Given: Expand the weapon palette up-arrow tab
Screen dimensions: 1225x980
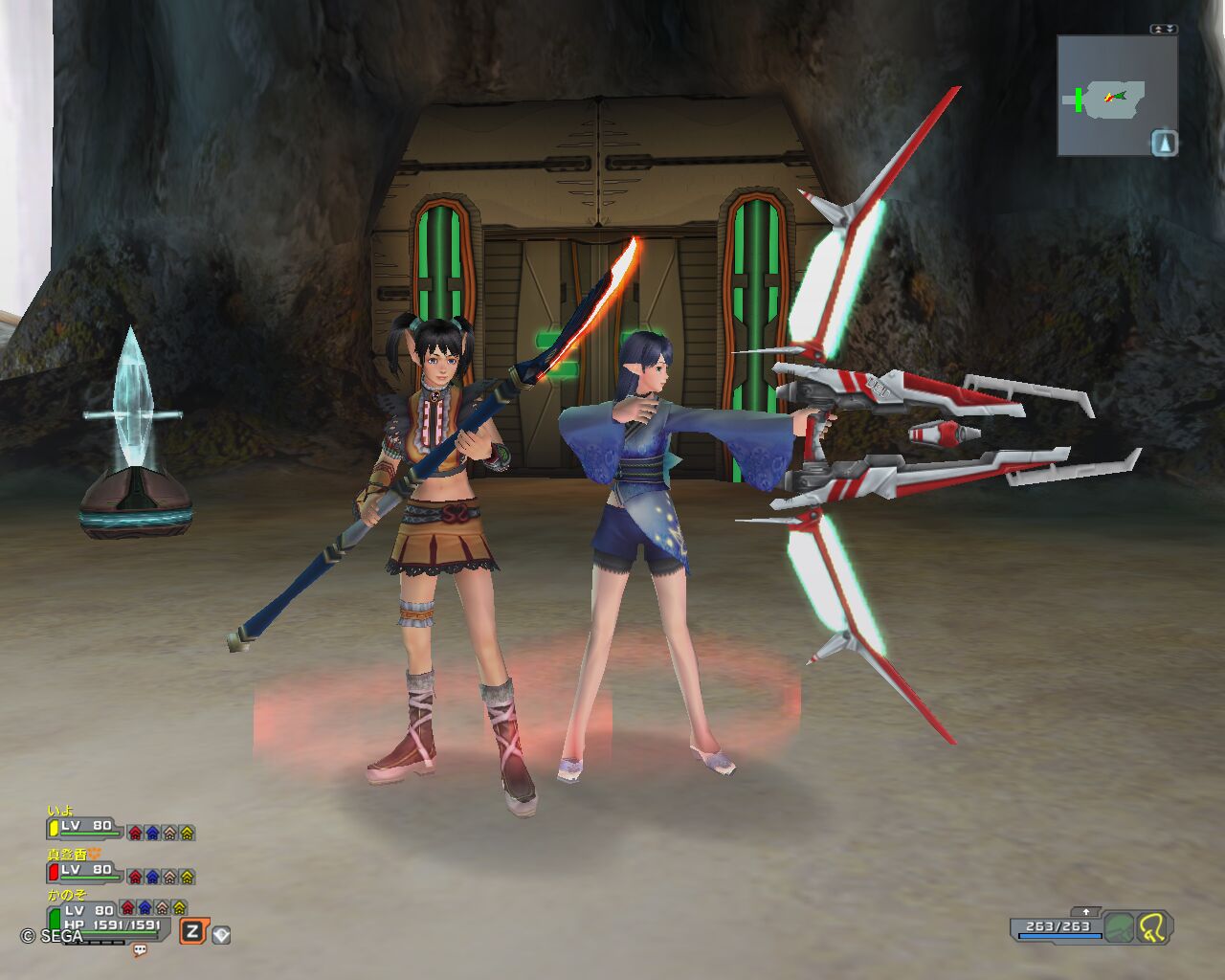Looking at the screenshot, I should [x=1086, y=912].
